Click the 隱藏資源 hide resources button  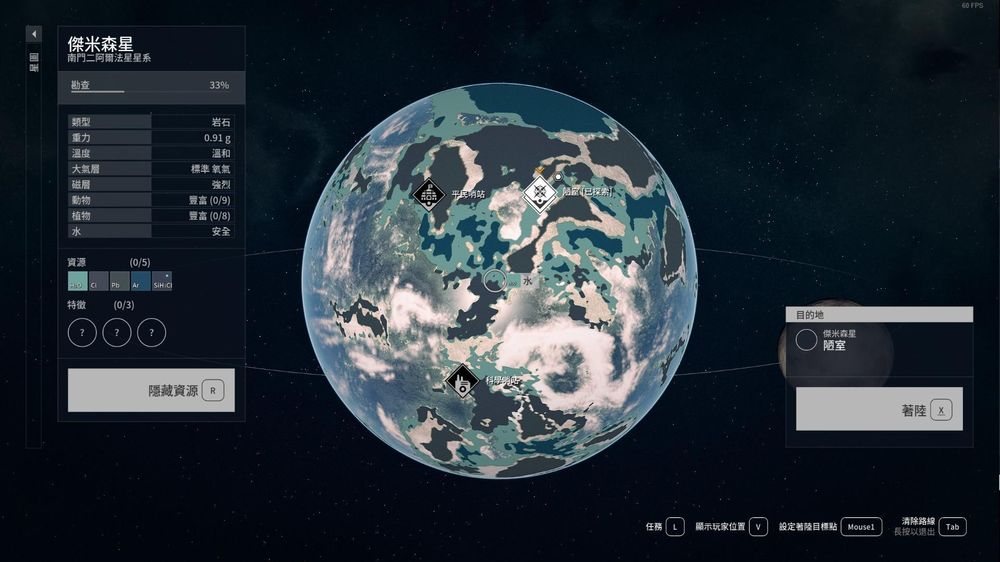coord(151,390)
